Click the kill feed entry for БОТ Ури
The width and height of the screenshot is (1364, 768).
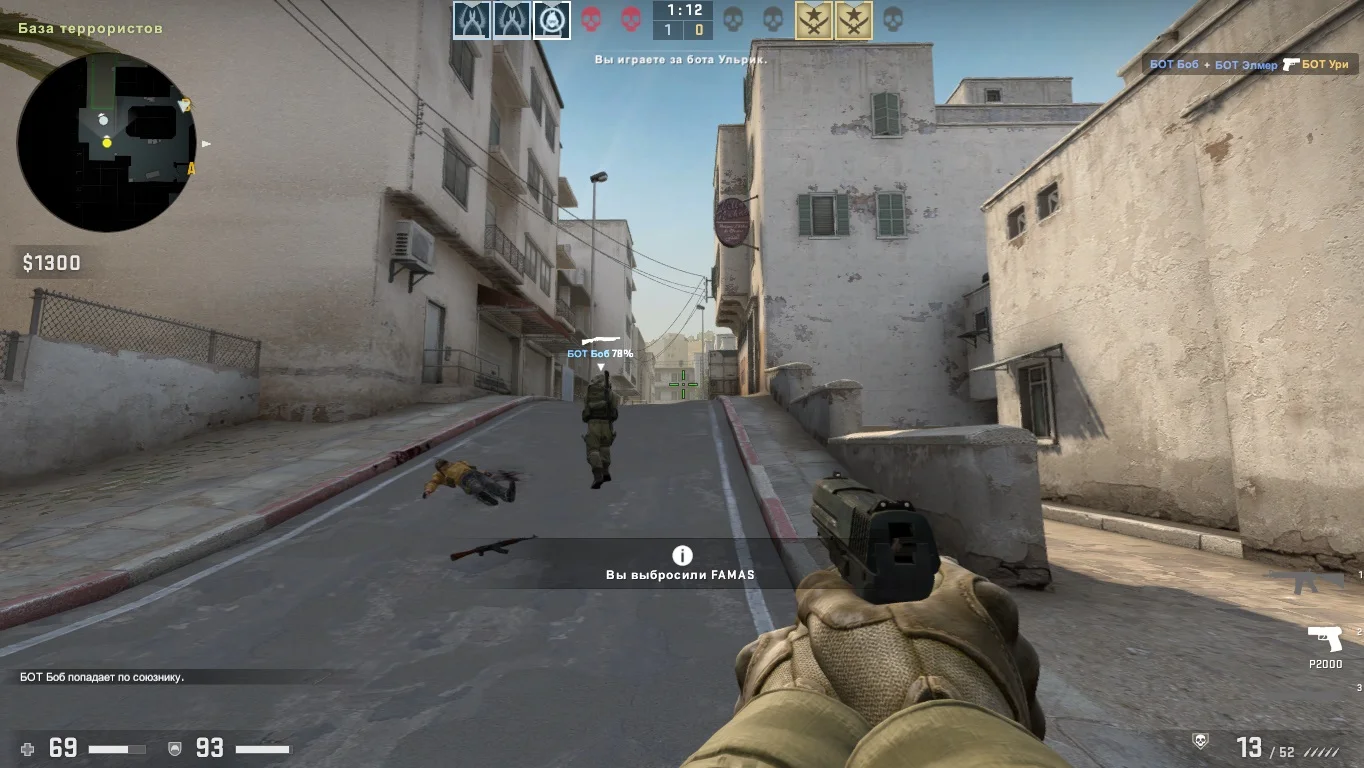(1251, 64)
